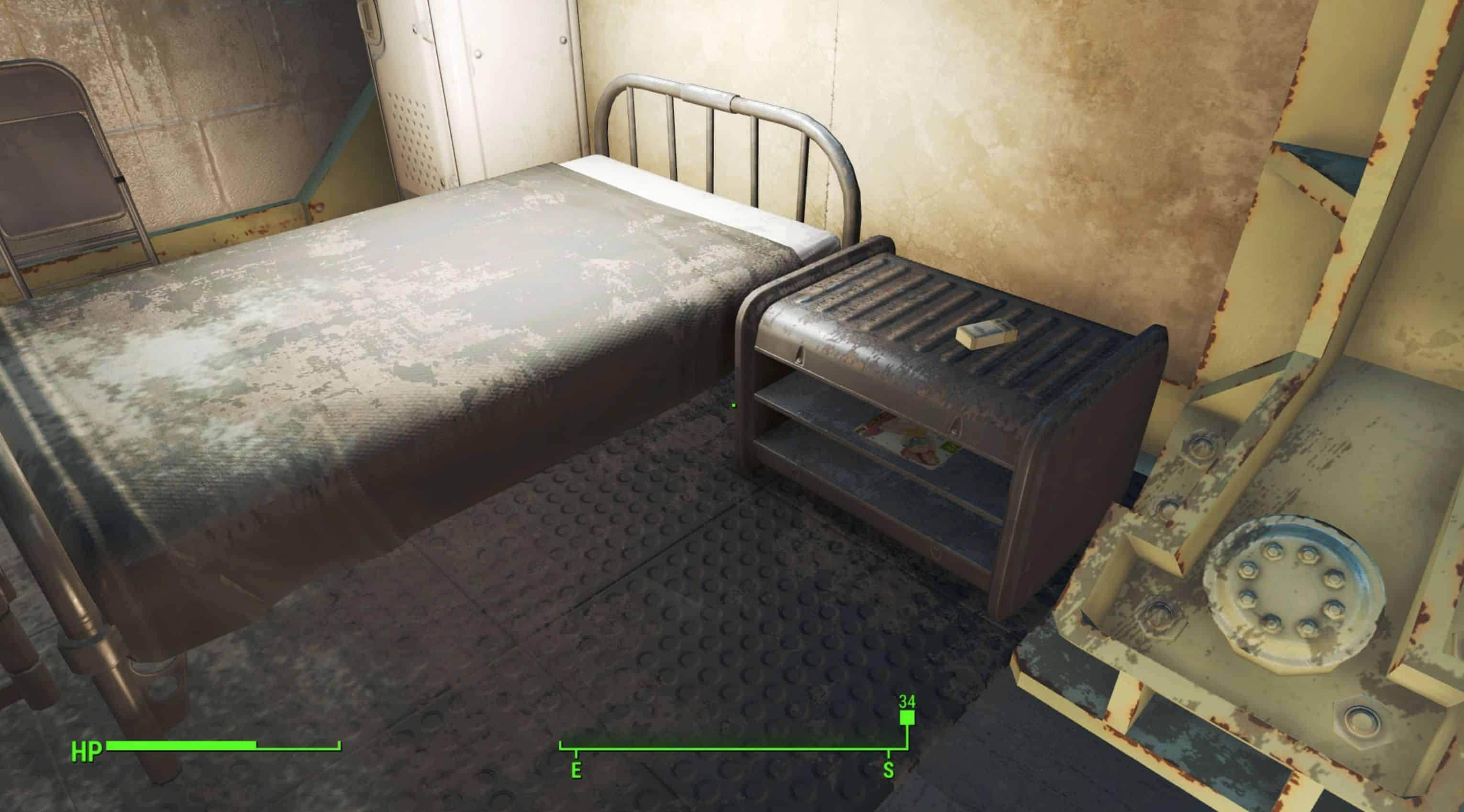Click the square marker on the compass

[x=907, y=719]
